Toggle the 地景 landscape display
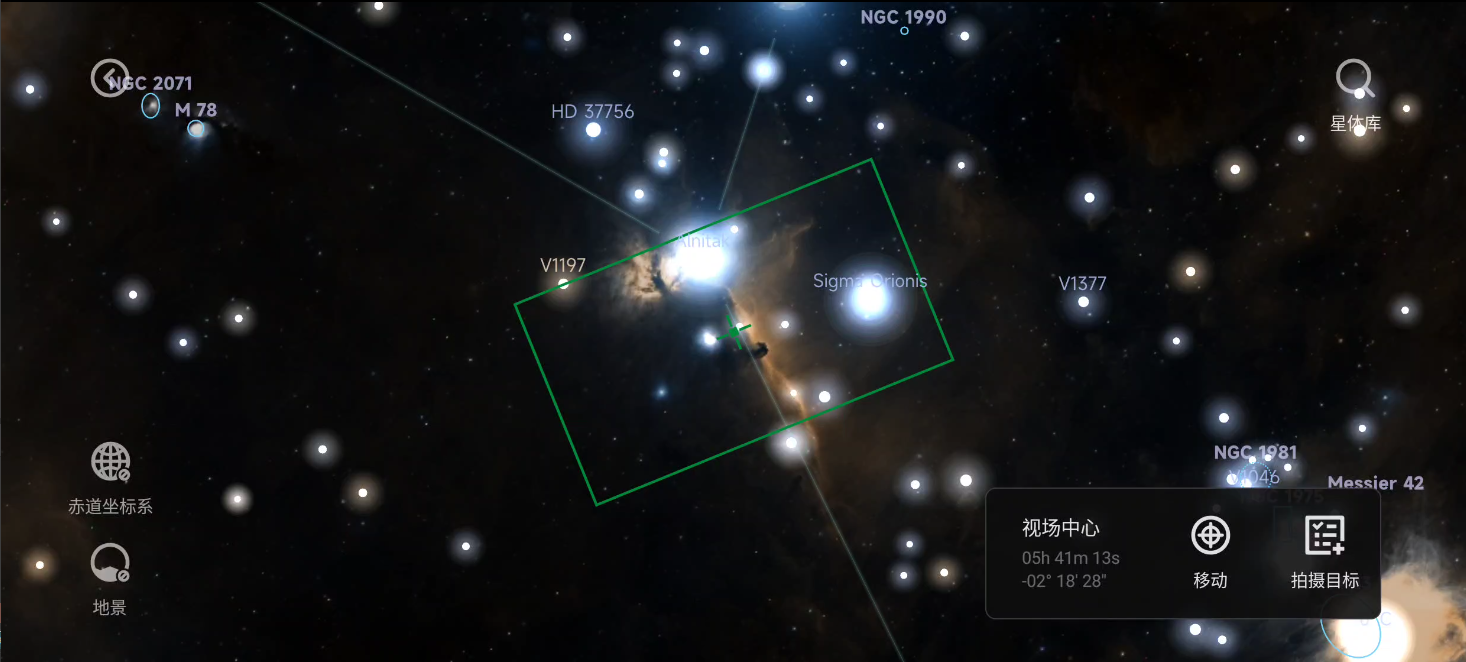This screenshot has height=662, width=1466. point(110,564)
